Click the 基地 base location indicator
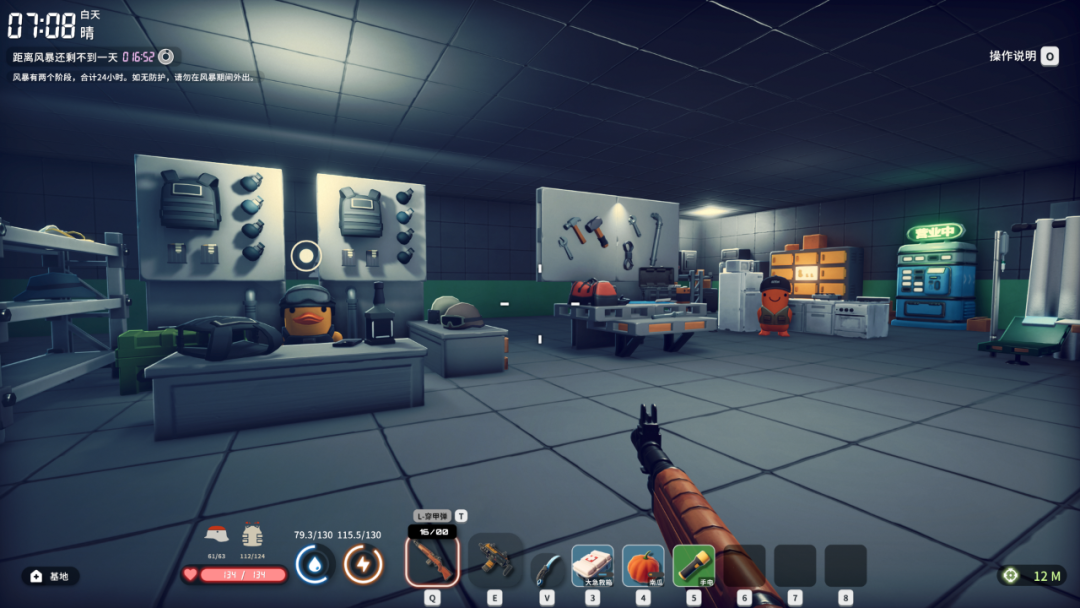The height and width of the screenshot is (608, 1080). click(x=51, y=576)
